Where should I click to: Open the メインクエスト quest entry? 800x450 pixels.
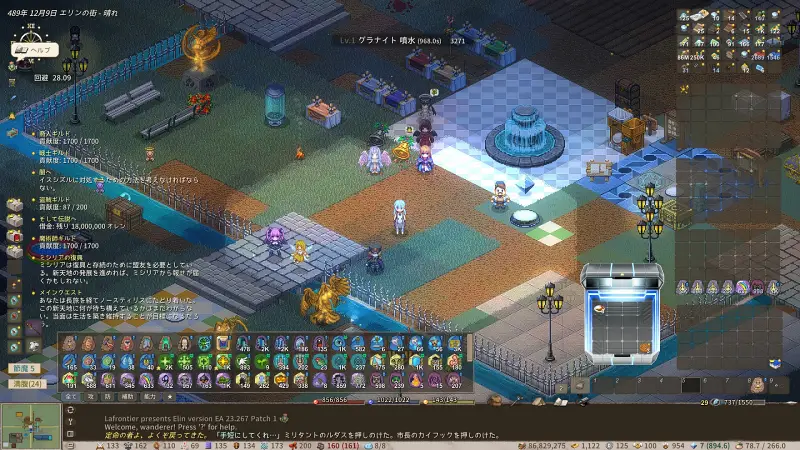pyautogui.click(x=59, y=292)
